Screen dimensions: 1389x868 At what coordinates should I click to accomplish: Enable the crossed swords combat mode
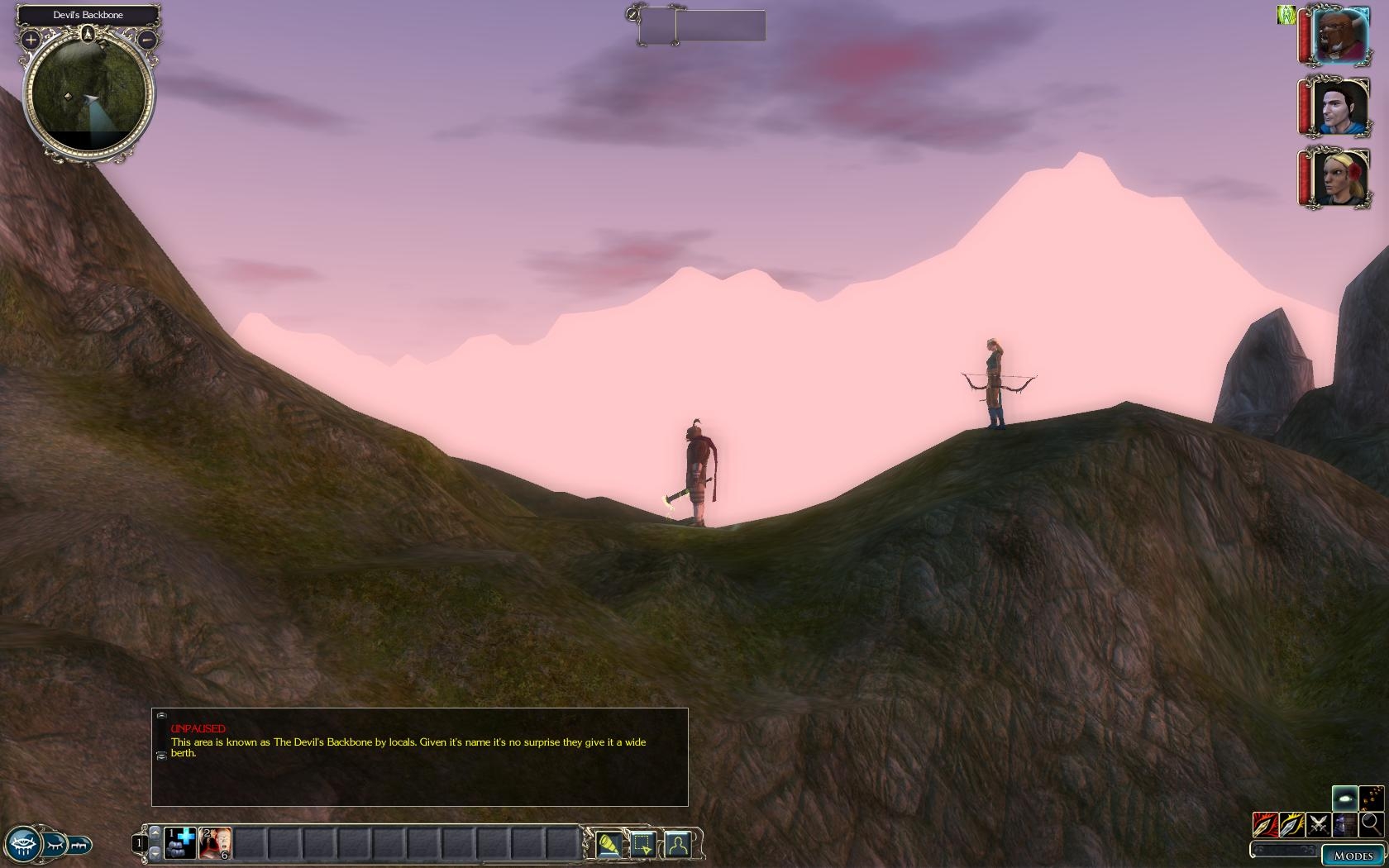point(1319,824)
